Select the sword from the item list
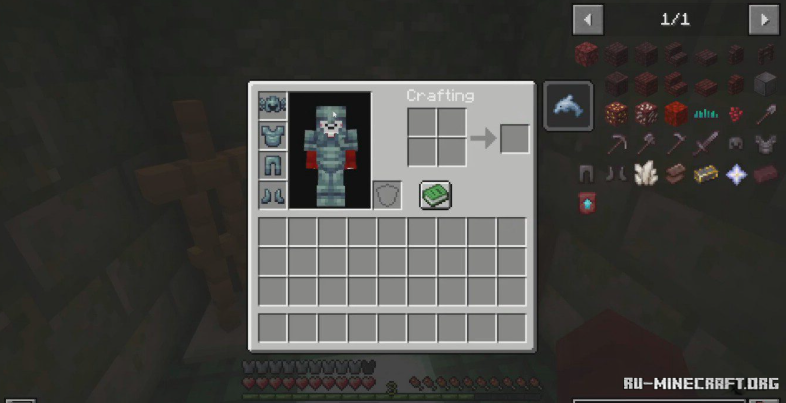Image resolution: width=786 pixels, height=403 pixels. [x=706, y=143]
